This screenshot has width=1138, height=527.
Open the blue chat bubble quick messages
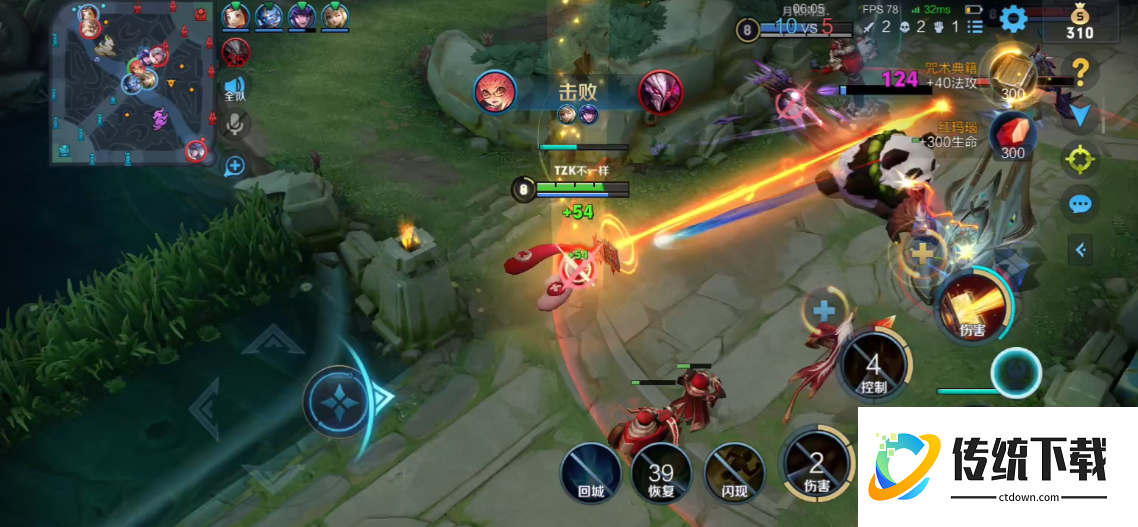pos(1079,204)
